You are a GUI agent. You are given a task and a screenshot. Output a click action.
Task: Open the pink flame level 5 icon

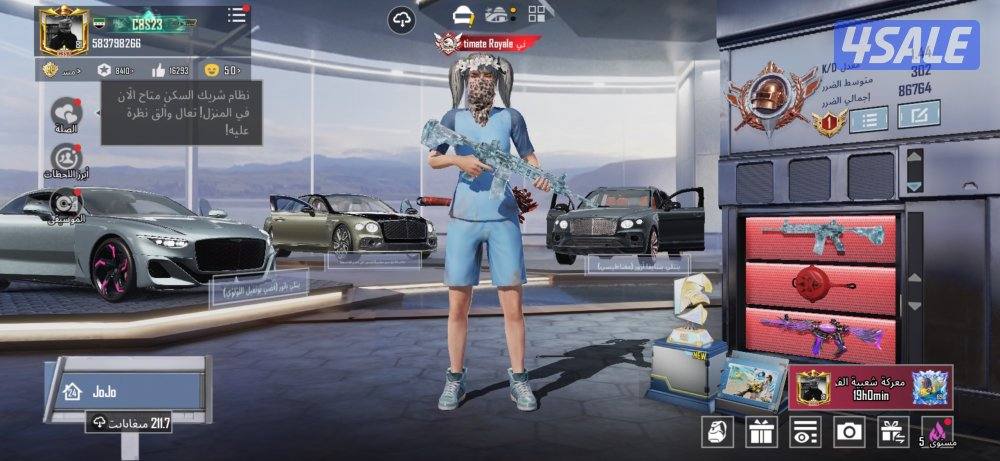point(939,431)
